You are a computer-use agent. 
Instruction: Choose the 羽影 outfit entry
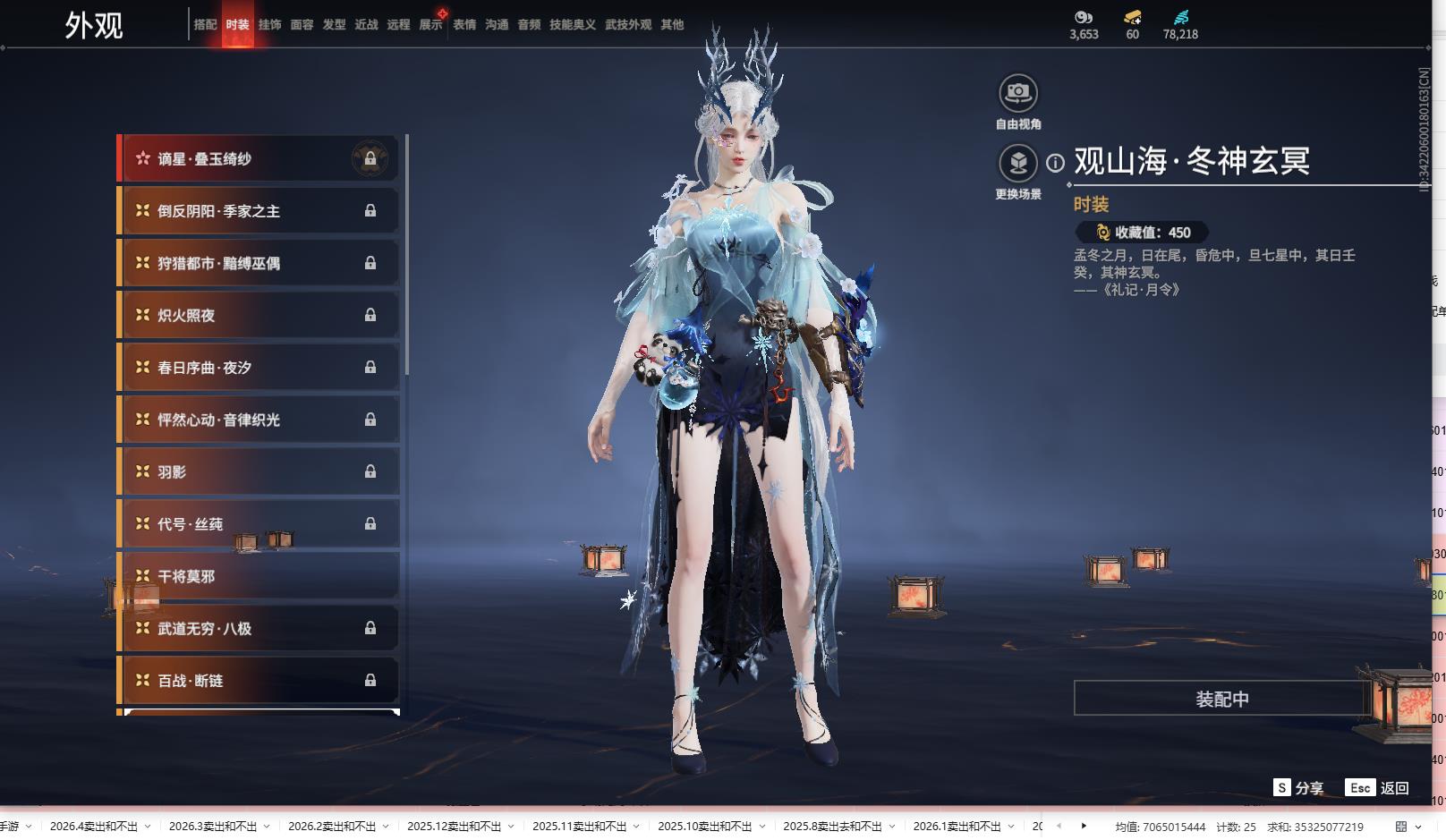258,472
